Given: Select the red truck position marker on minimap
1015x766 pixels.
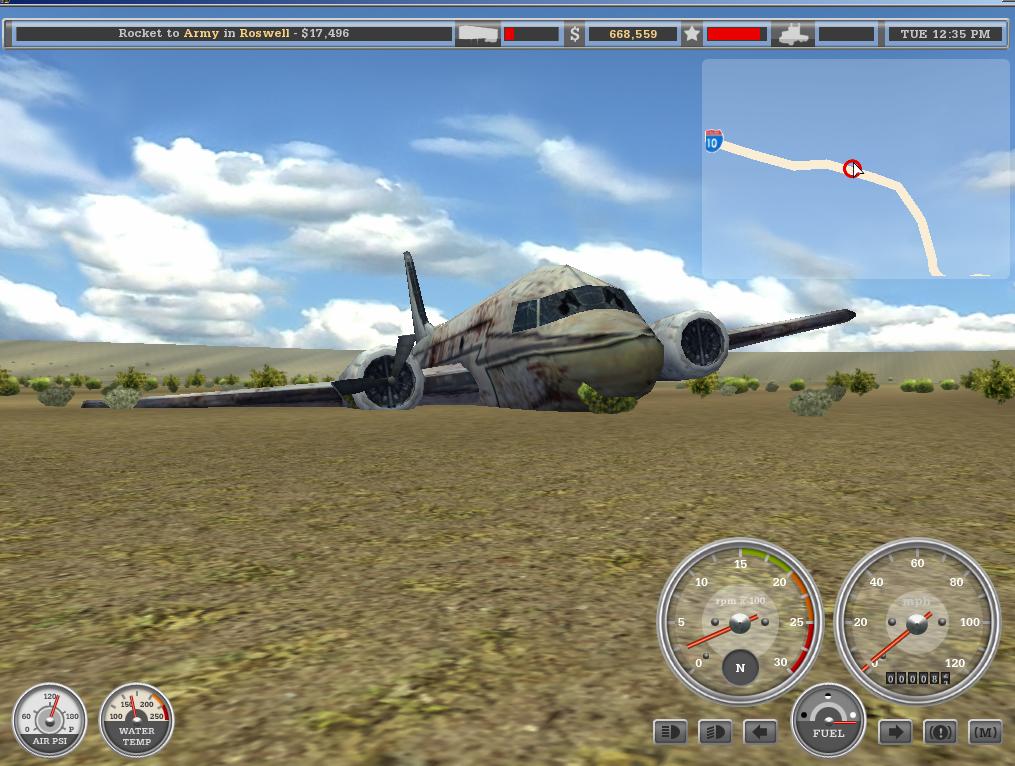Looking at the screenshot, I should pyautogui.click(x=852, y=169).
